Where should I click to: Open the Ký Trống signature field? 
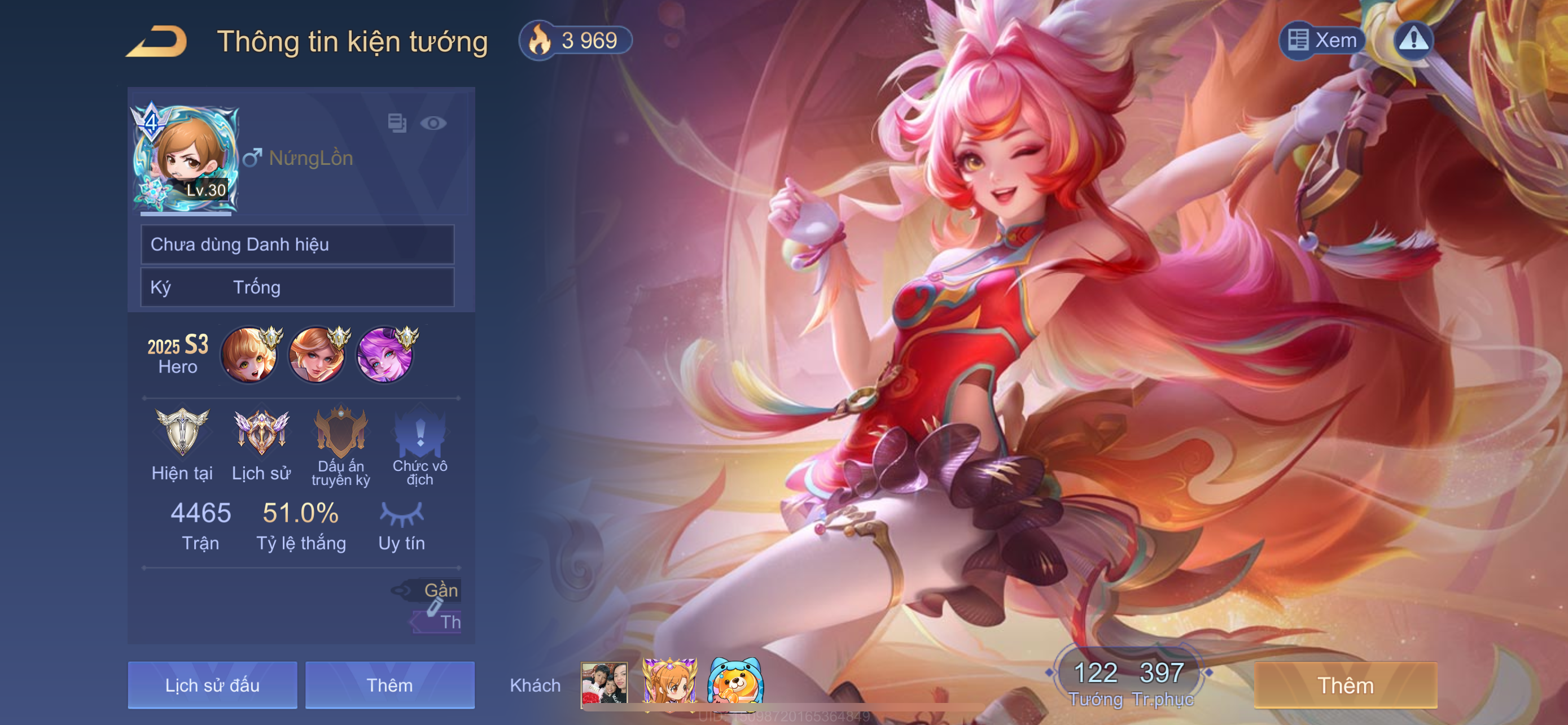[297, 287]
